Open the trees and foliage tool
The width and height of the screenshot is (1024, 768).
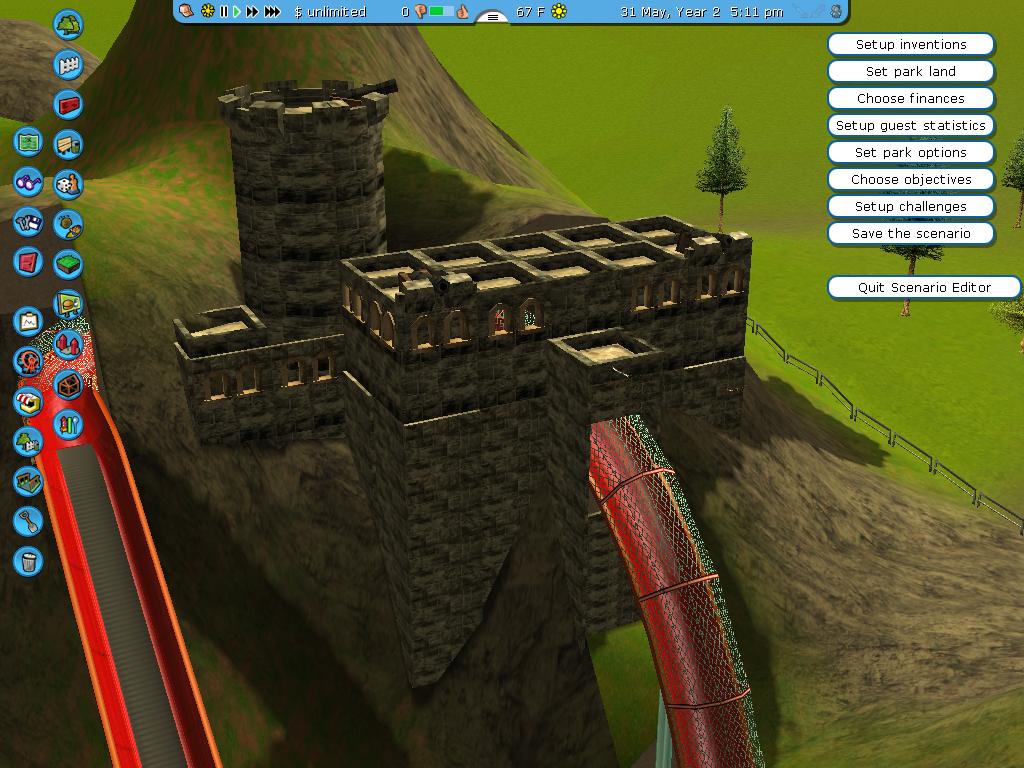[68, 24]
